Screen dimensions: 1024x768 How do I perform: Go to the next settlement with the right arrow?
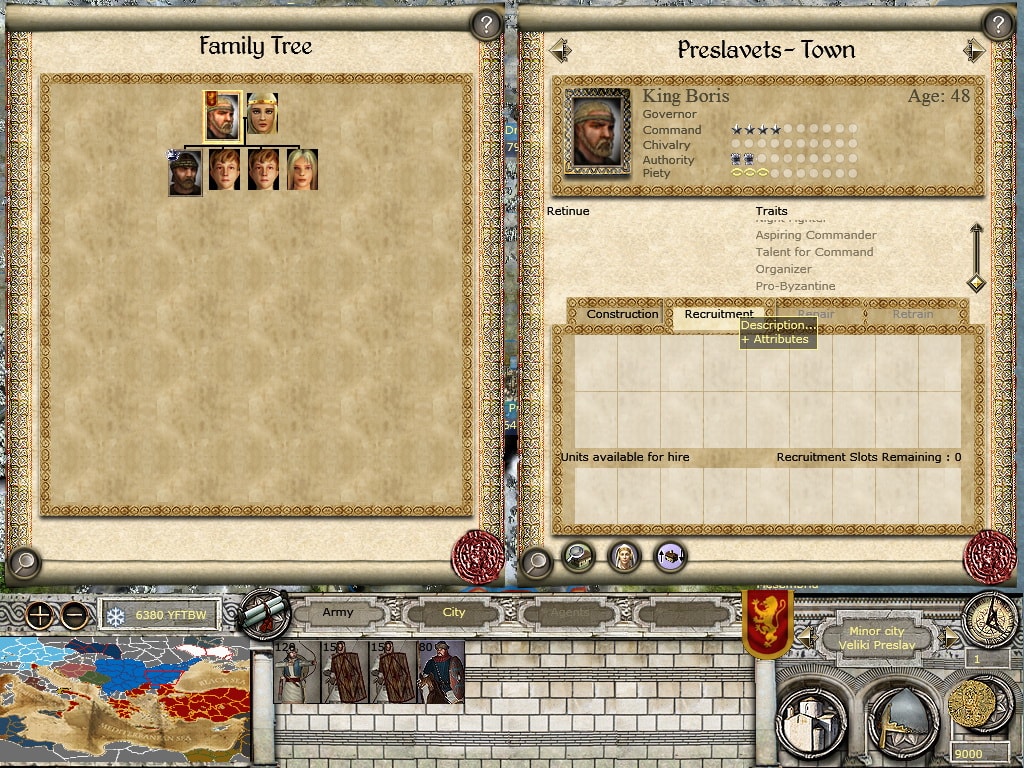point(973,50)
